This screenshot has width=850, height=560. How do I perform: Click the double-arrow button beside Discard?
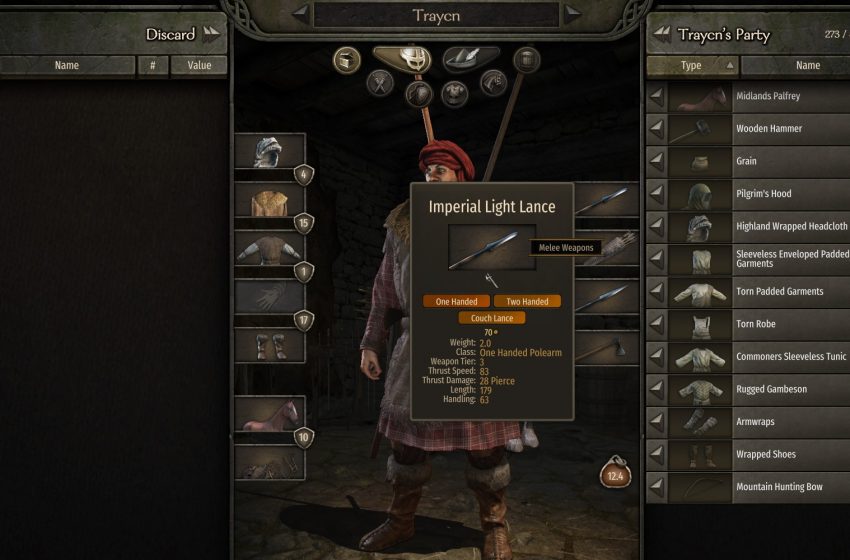tap(211, 34)
